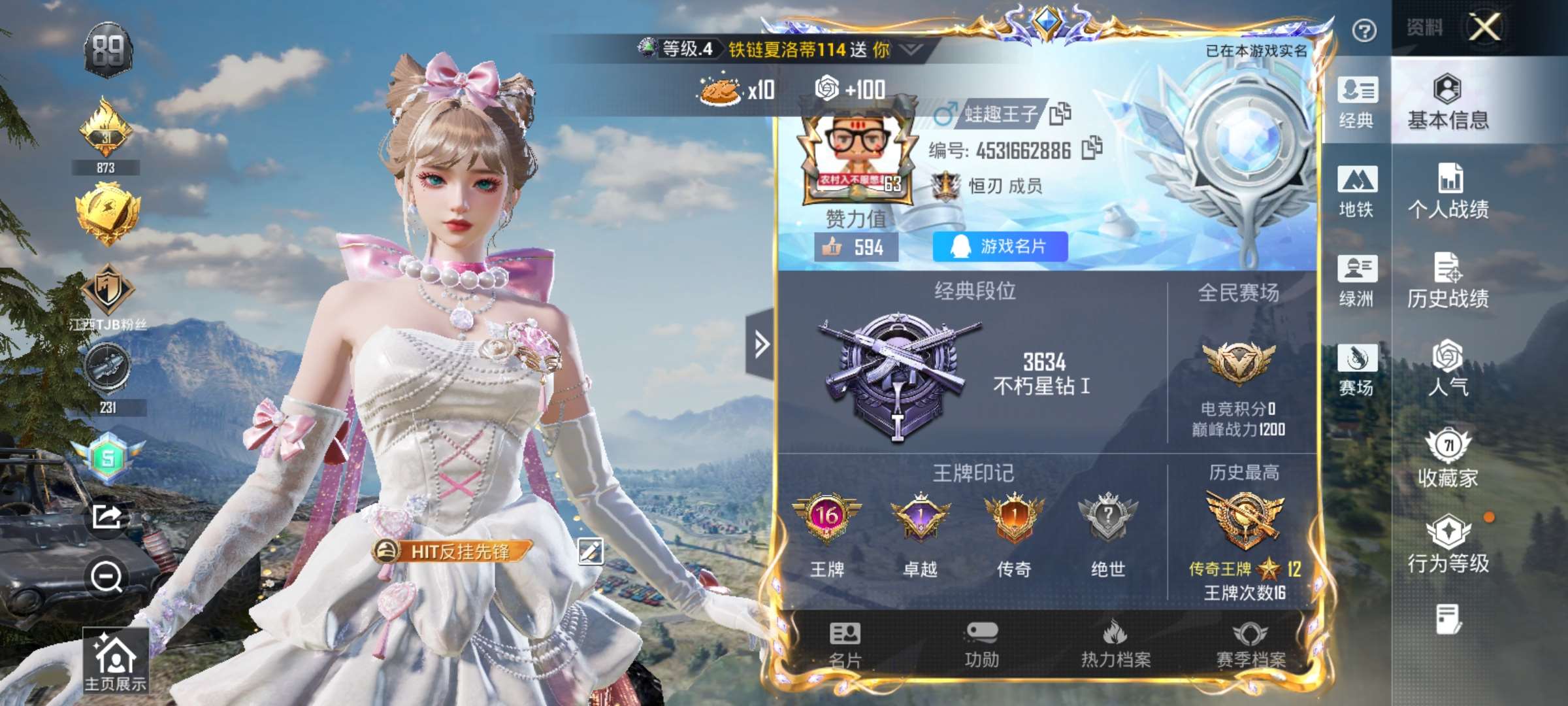Viewport: 1568px width, 706px height.
Task: Copy the player ID number
Action: pos(1092,148)
